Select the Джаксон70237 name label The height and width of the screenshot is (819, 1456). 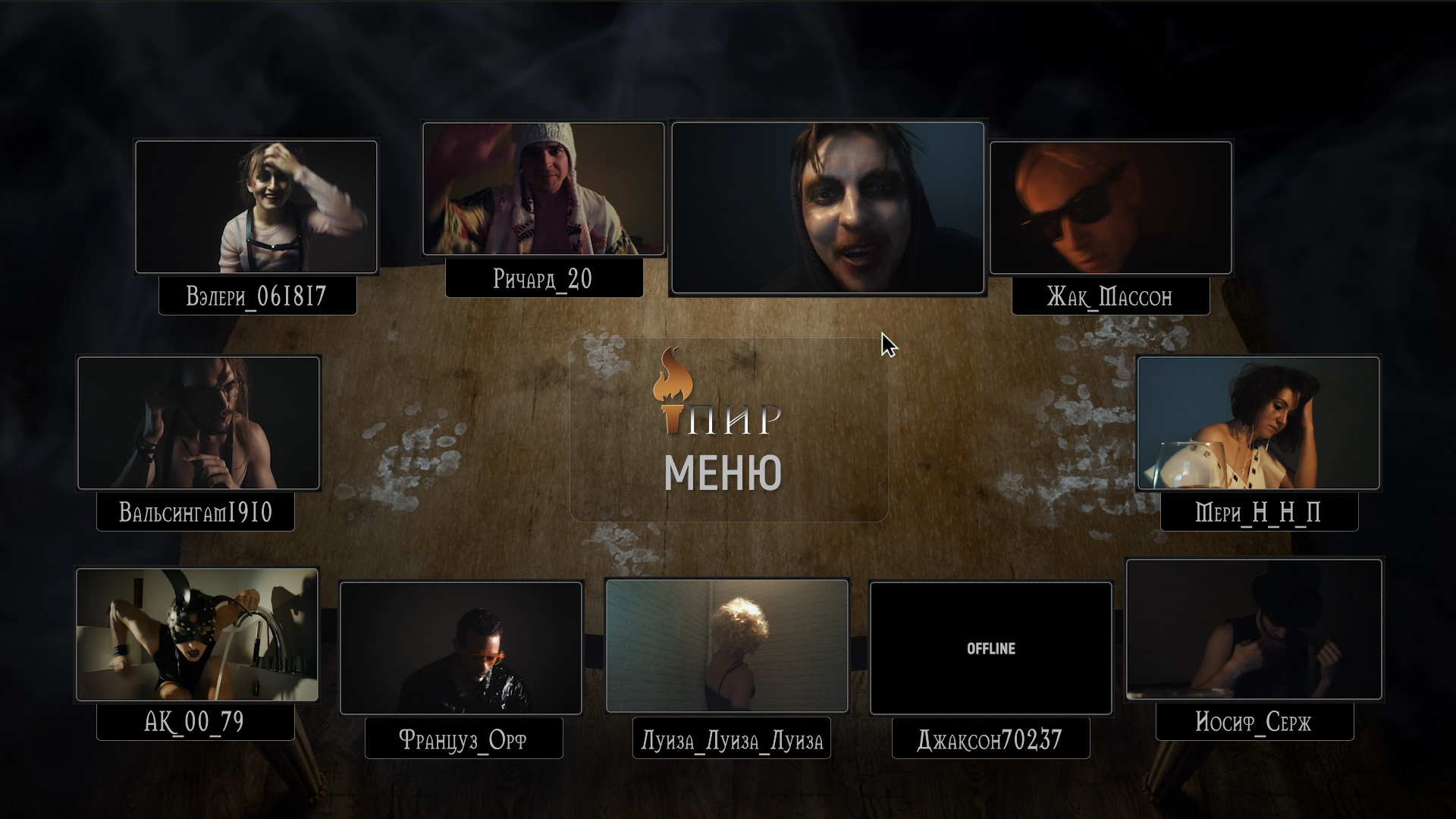(x=990, y=739)
